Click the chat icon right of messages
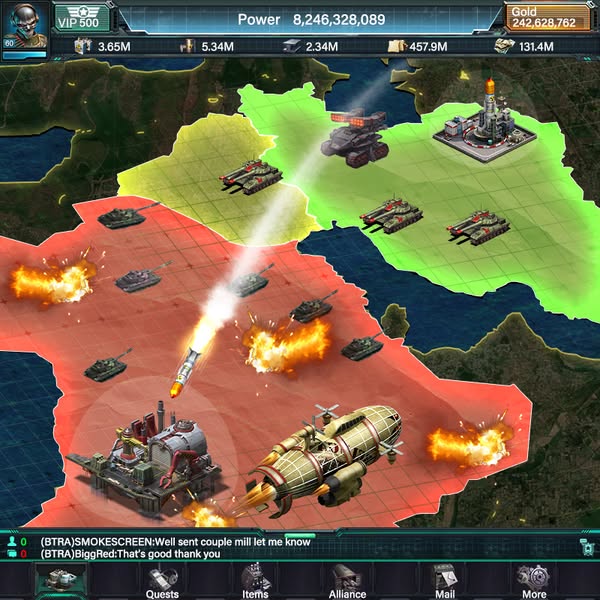The image size is (600, 600). coord(586,545)
